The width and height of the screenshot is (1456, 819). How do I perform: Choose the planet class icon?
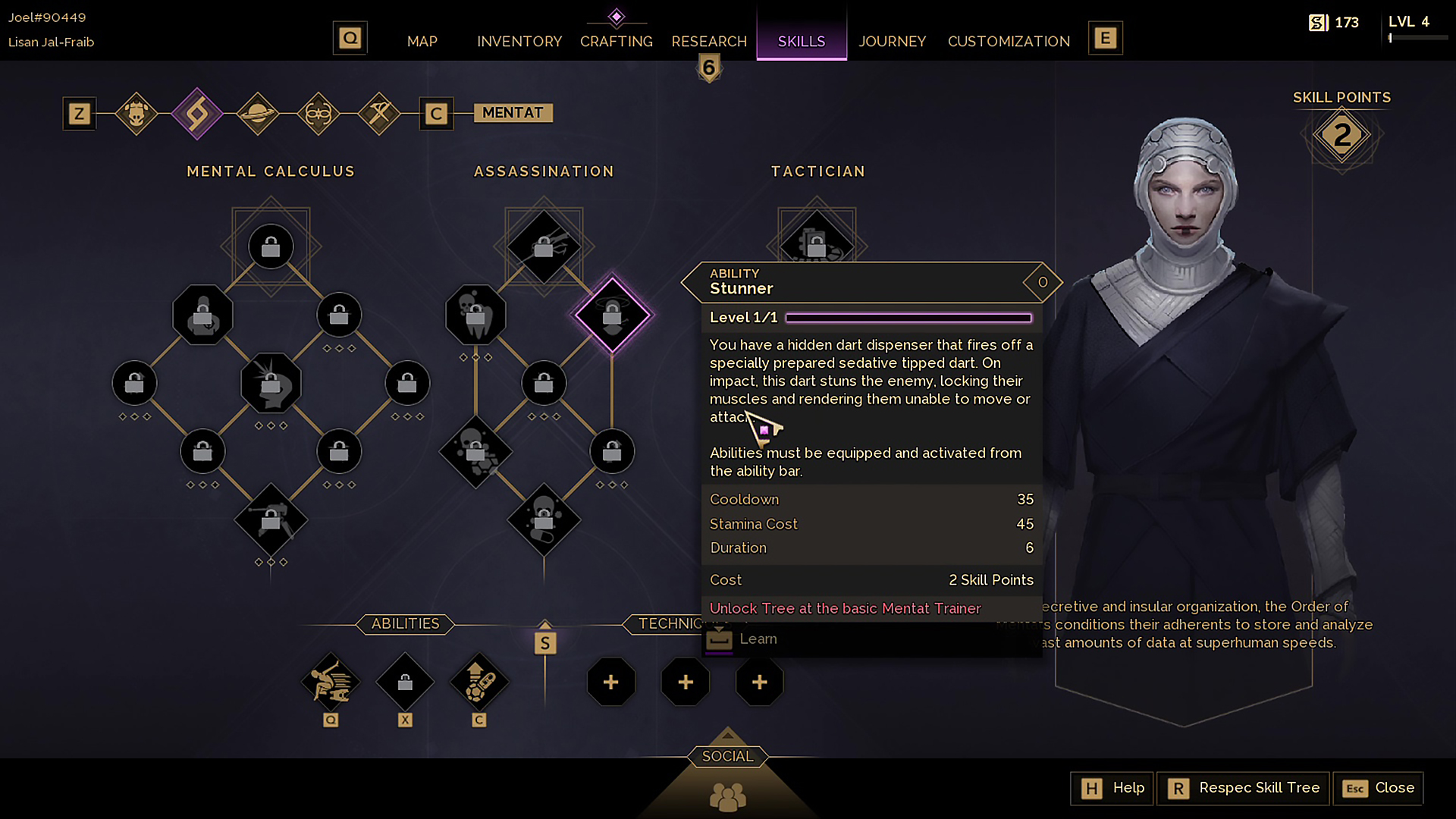point(257,114)
